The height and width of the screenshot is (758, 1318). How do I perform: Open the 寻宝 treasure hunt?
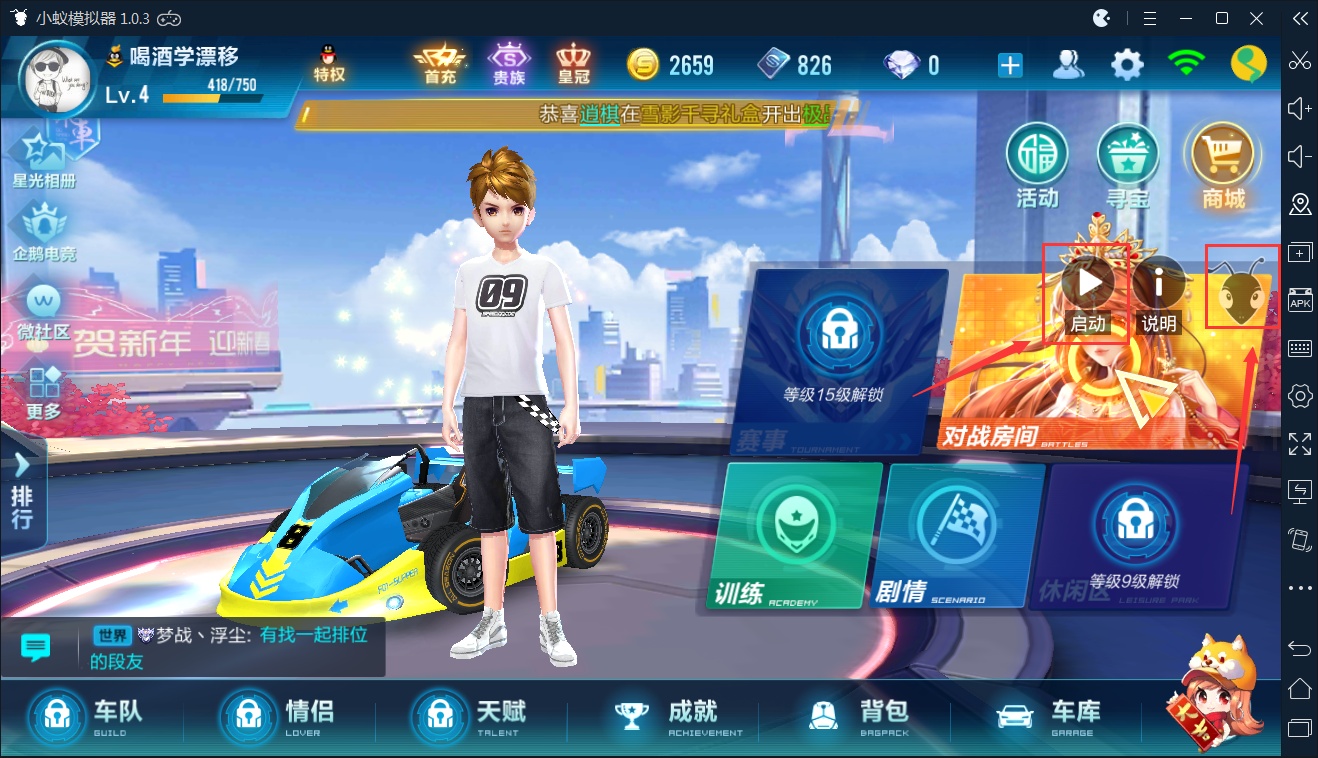click(x=1127, y=165)
